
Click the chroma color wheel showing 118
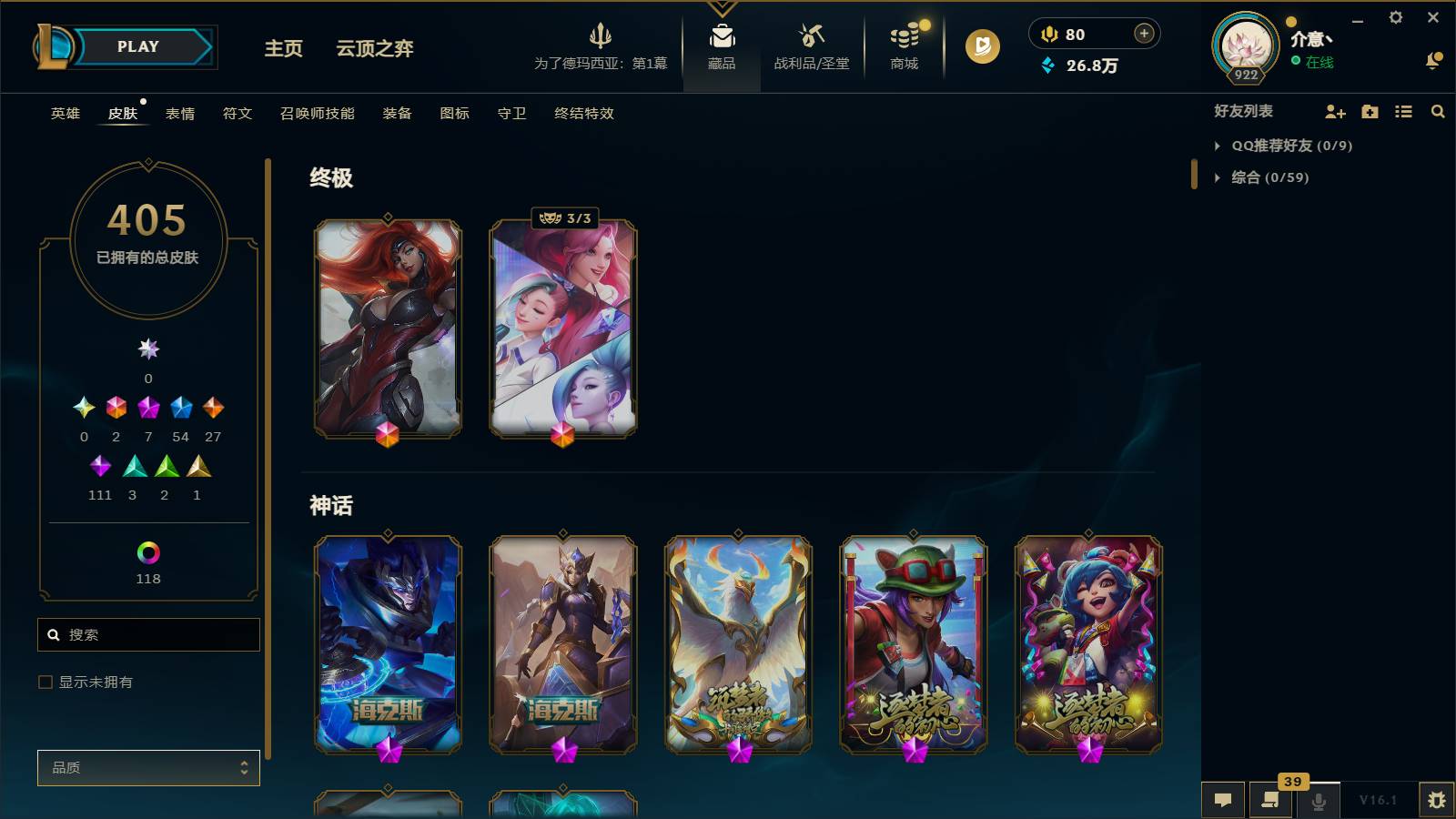click(147, 551)
